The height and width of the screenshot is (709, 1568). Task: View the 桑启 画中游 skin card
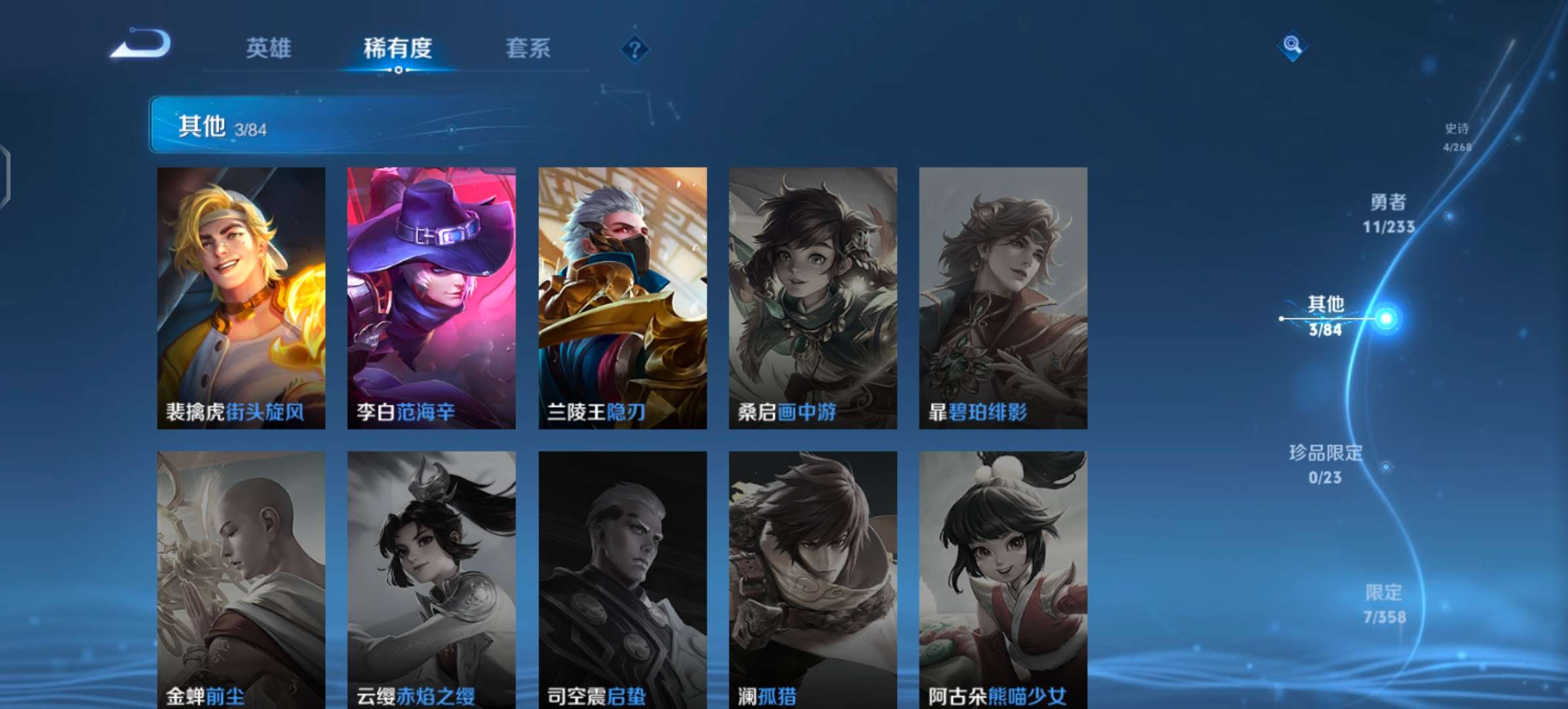pyautogui.click(x=813, y=297)
